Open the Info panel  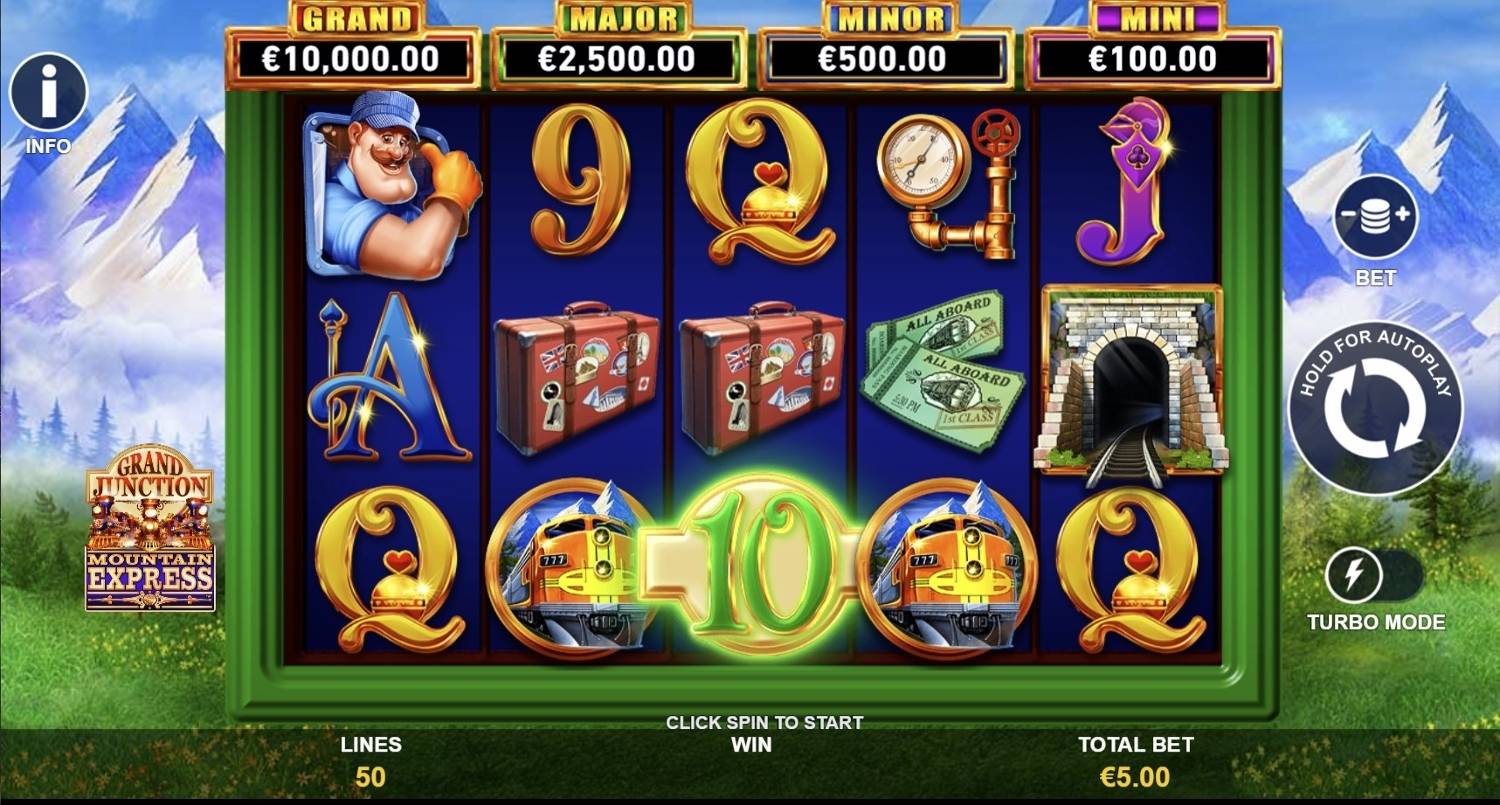tap(48, 93)
